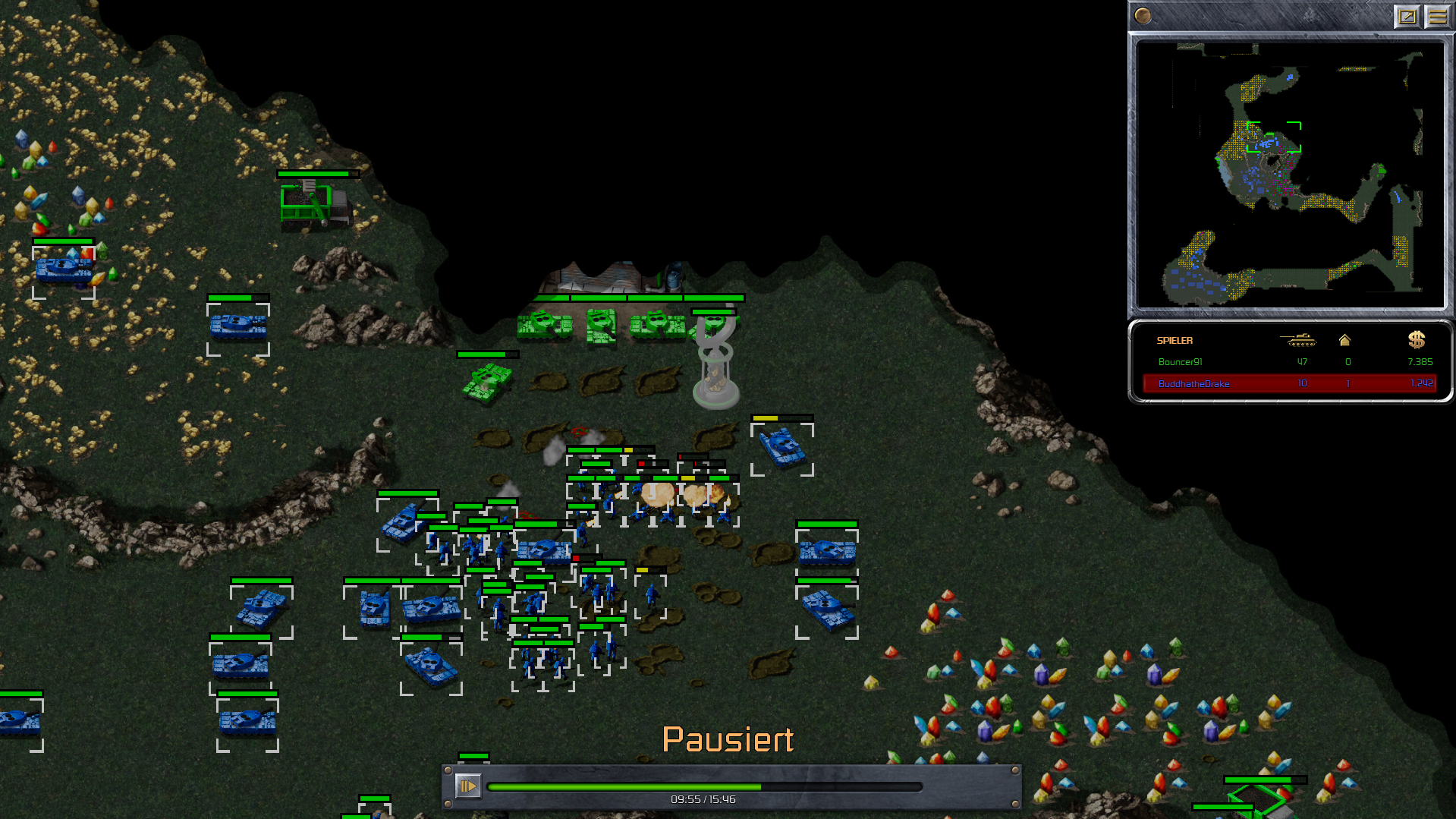This screenshot has height=819, width=1456.
Task: Jump the view using the minimap
Action: click(x=1291, y=175)
